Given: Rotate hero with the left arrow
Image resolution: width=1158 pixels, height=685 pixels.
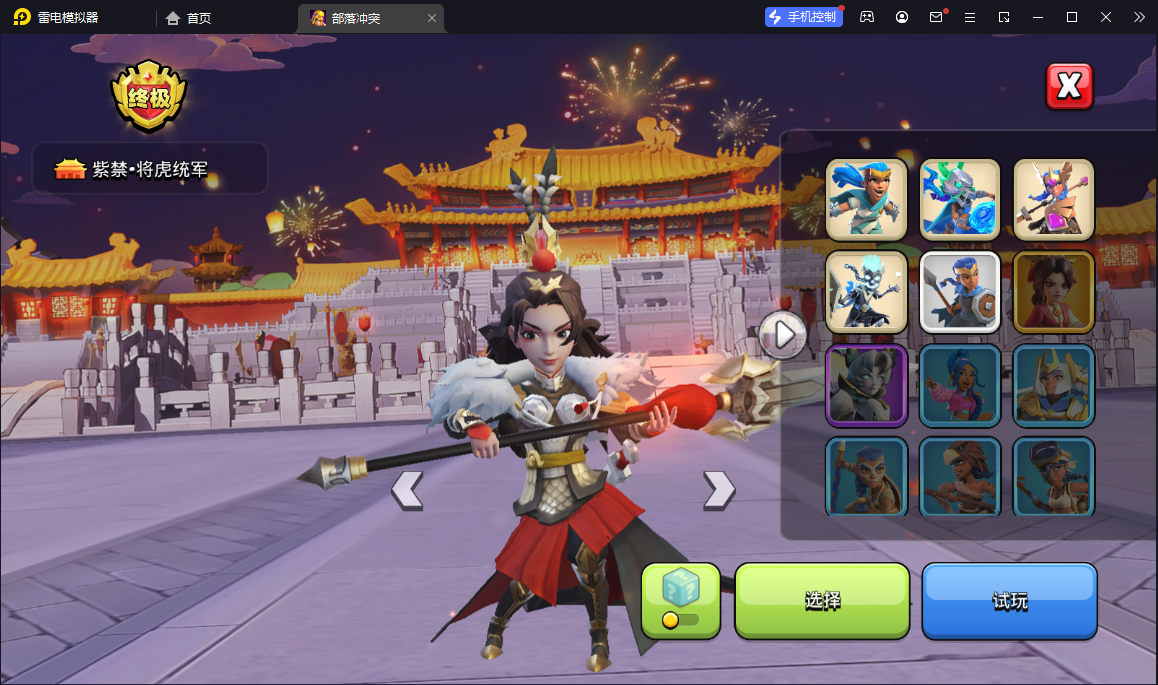Looking at the screenshot, I should (x=407, y=490).
